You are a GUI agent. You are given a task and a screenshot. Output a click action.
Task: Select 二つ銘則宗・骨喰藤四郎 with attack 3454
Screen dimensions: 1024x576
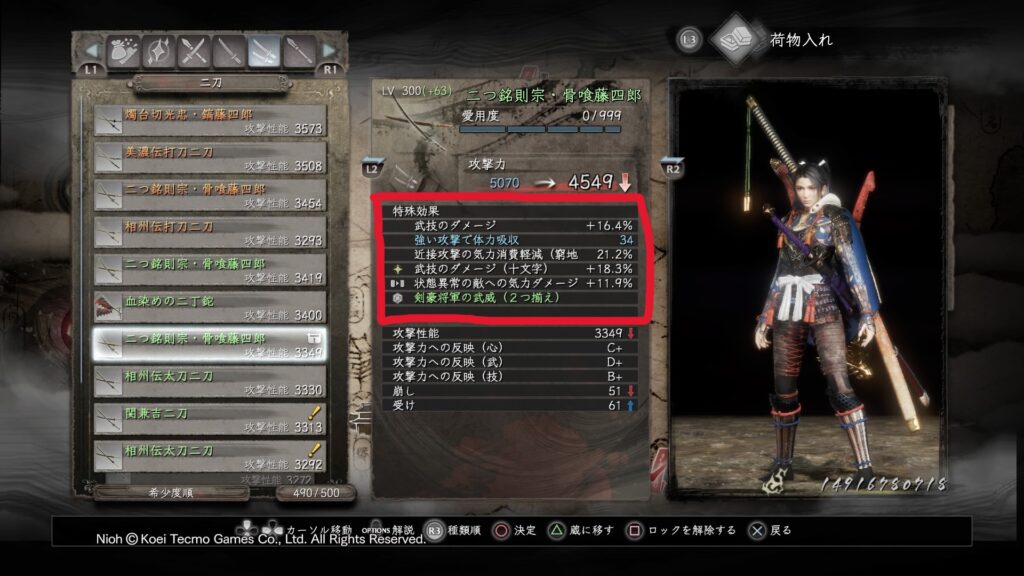(210, 196)
